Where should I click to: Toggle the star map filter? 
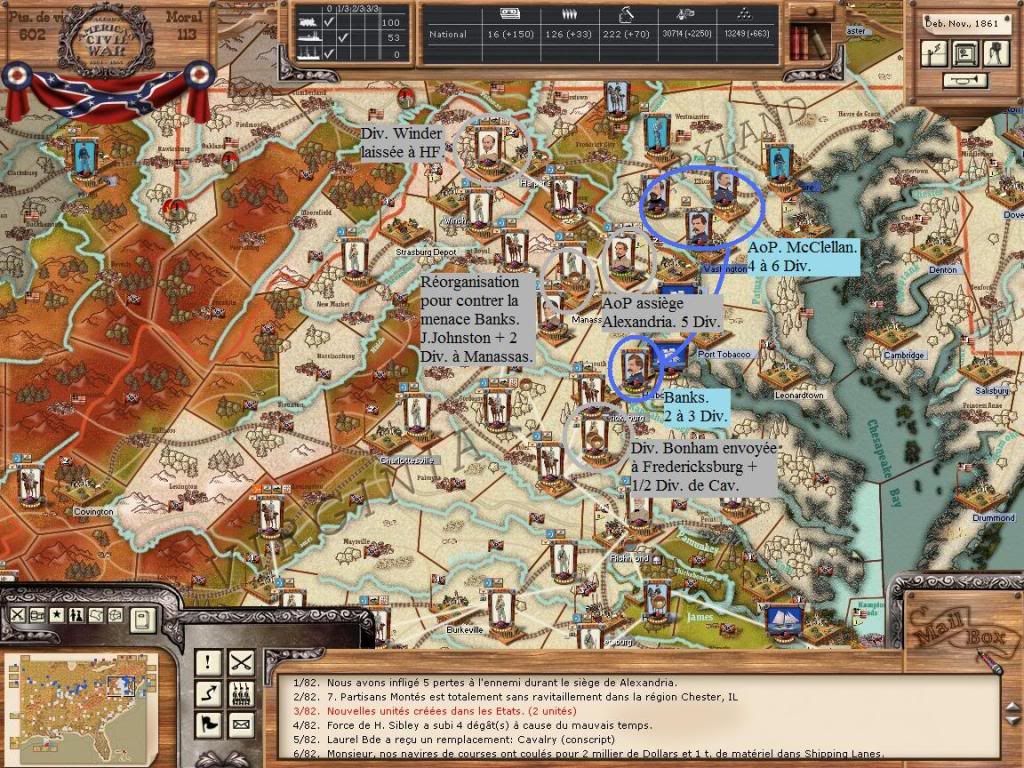pyautogui.click(x=56, y=615)
